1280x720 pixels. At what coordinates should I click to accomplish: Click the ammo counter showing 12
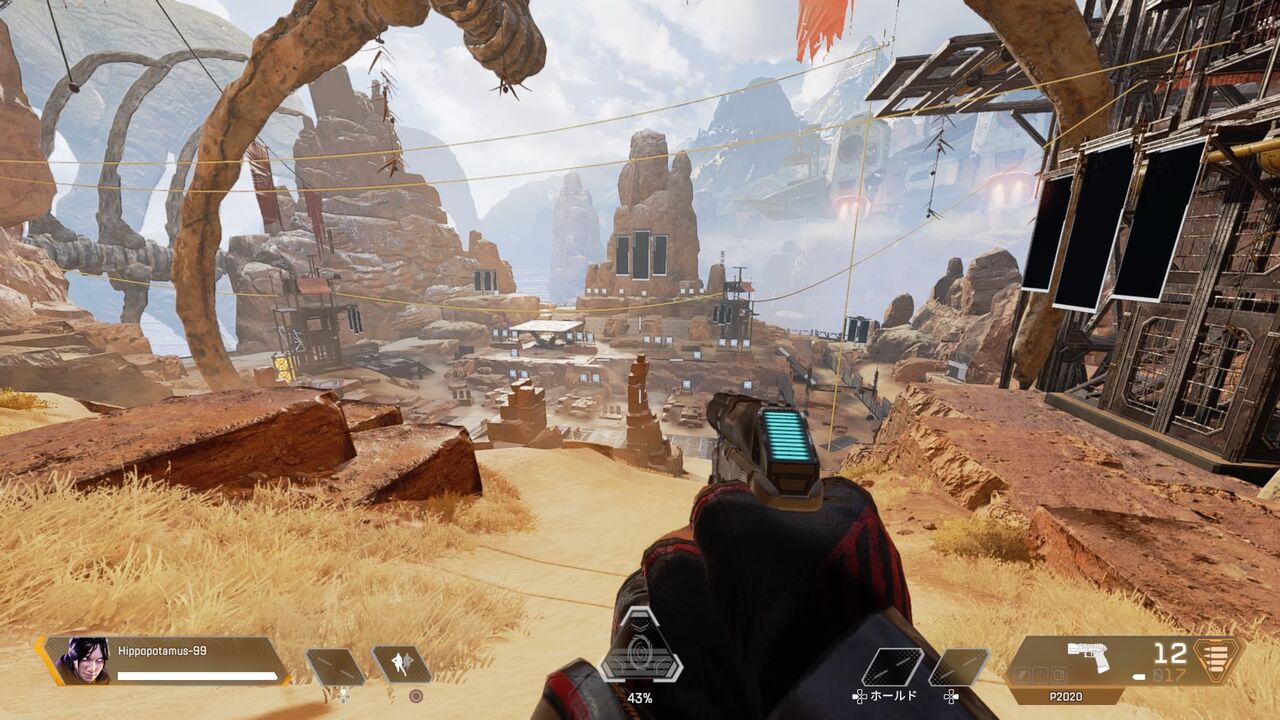(1170, 652)
